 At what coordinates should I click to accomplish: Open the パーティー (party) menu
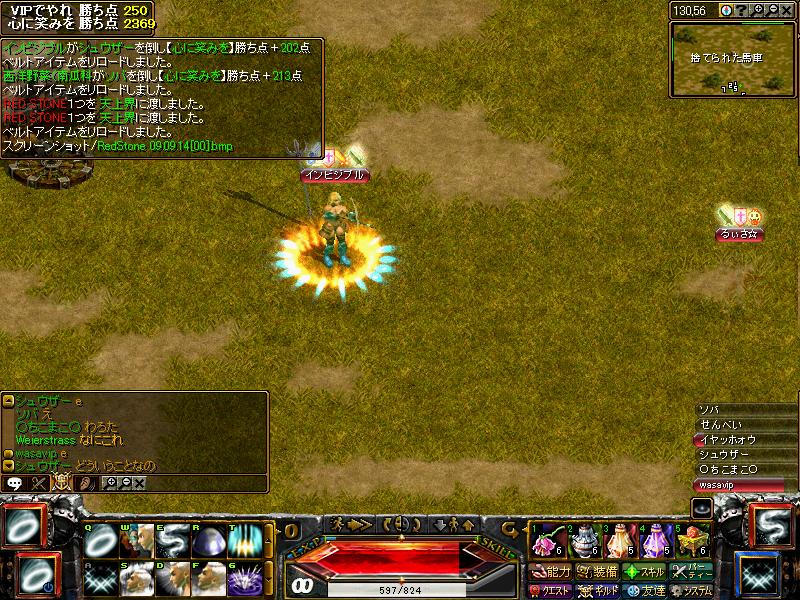coord(692,572)
